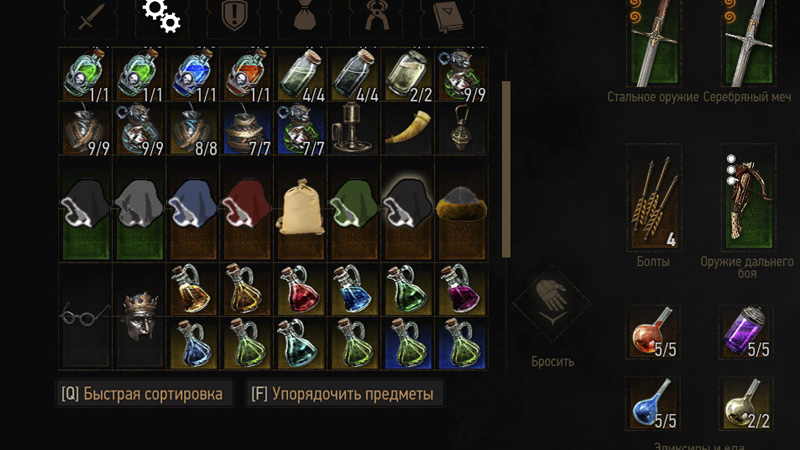Choose the red dye cloth item
Viewport: 800px width, 450px height.
[247, 206]
